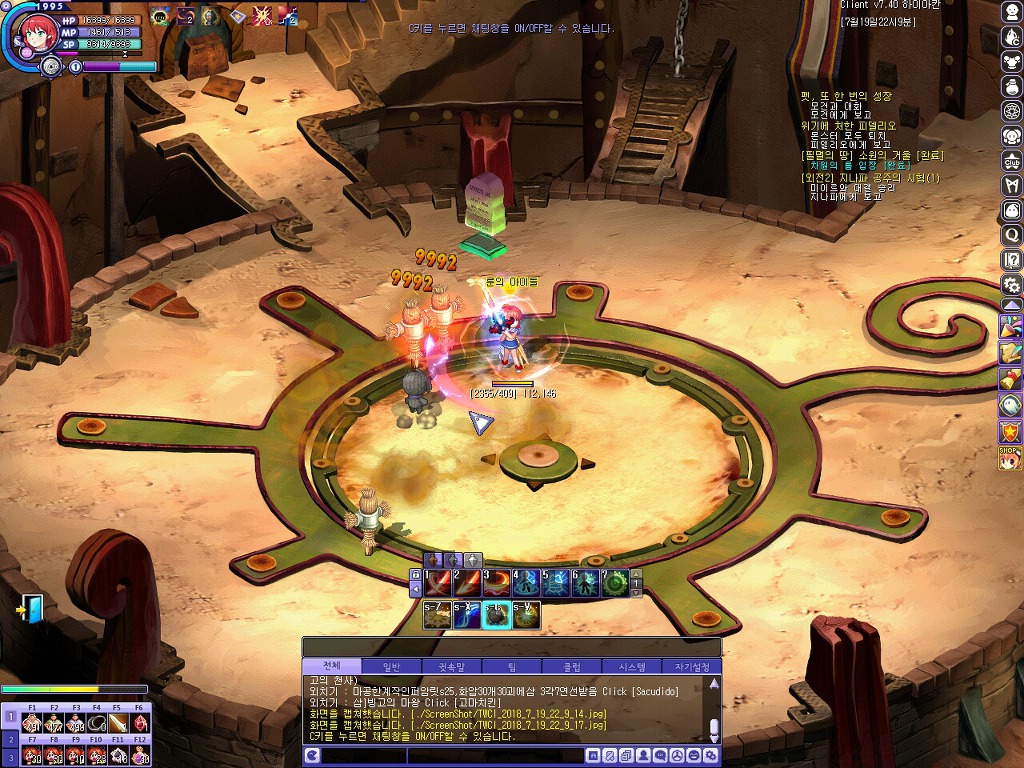1024x768 pixels.
Task: Open the Club icon in sidebar
Action: [x=1011, y=161]
